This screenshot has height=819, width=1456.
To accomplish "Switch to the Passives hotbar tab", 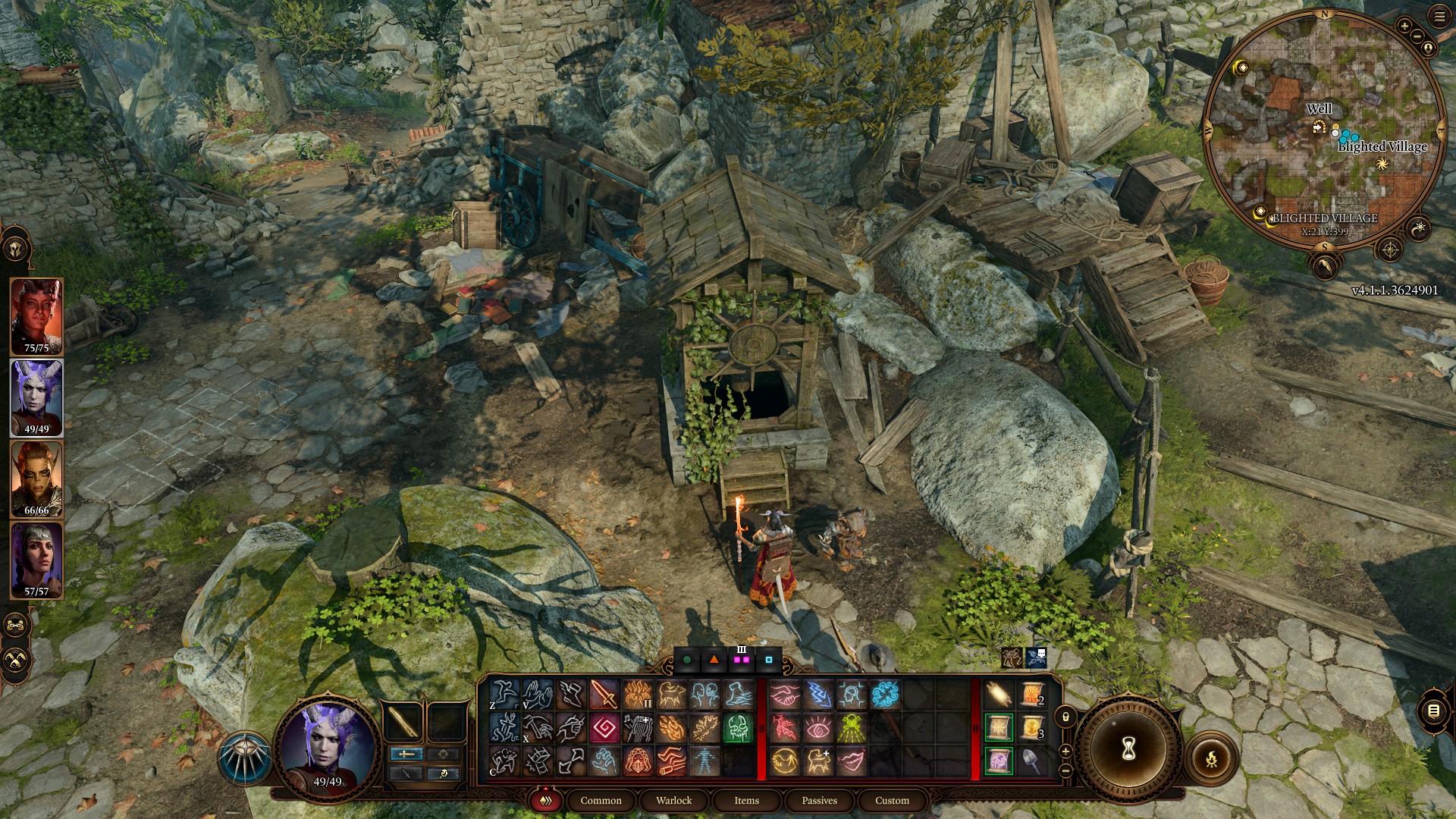I will coord(819,801).
